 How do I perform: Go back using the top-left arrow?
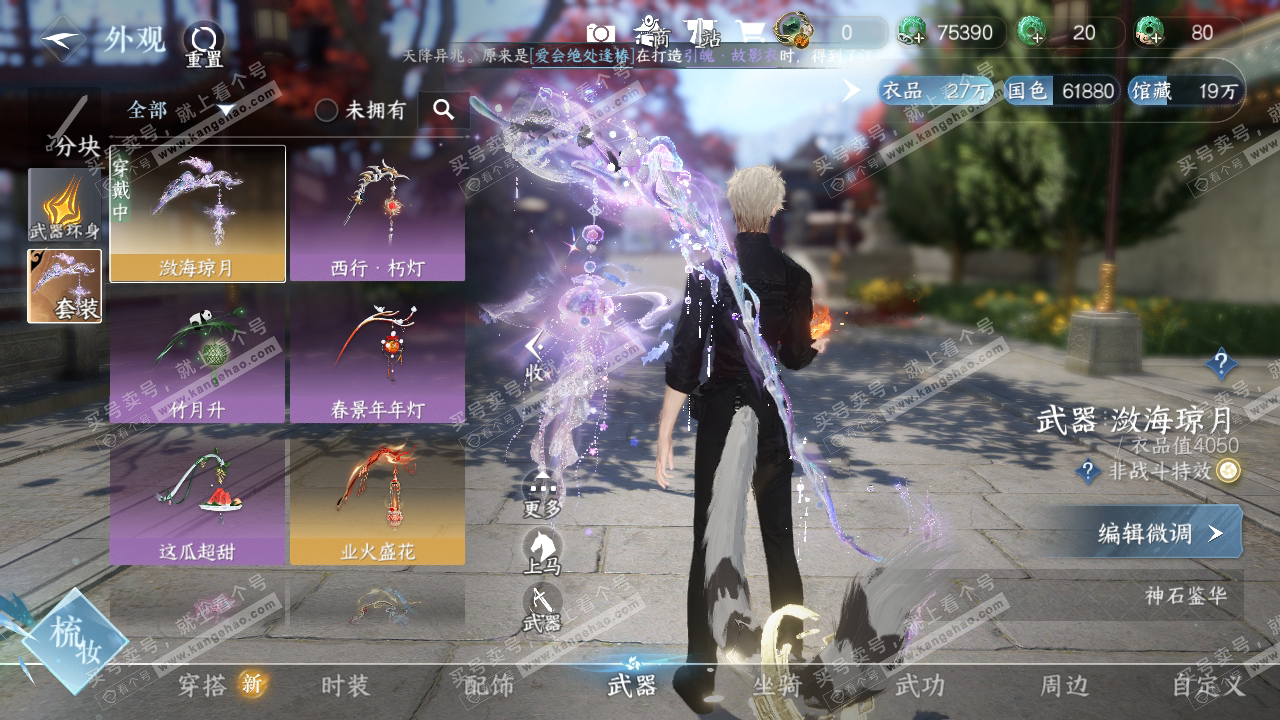tap(63, 39)
